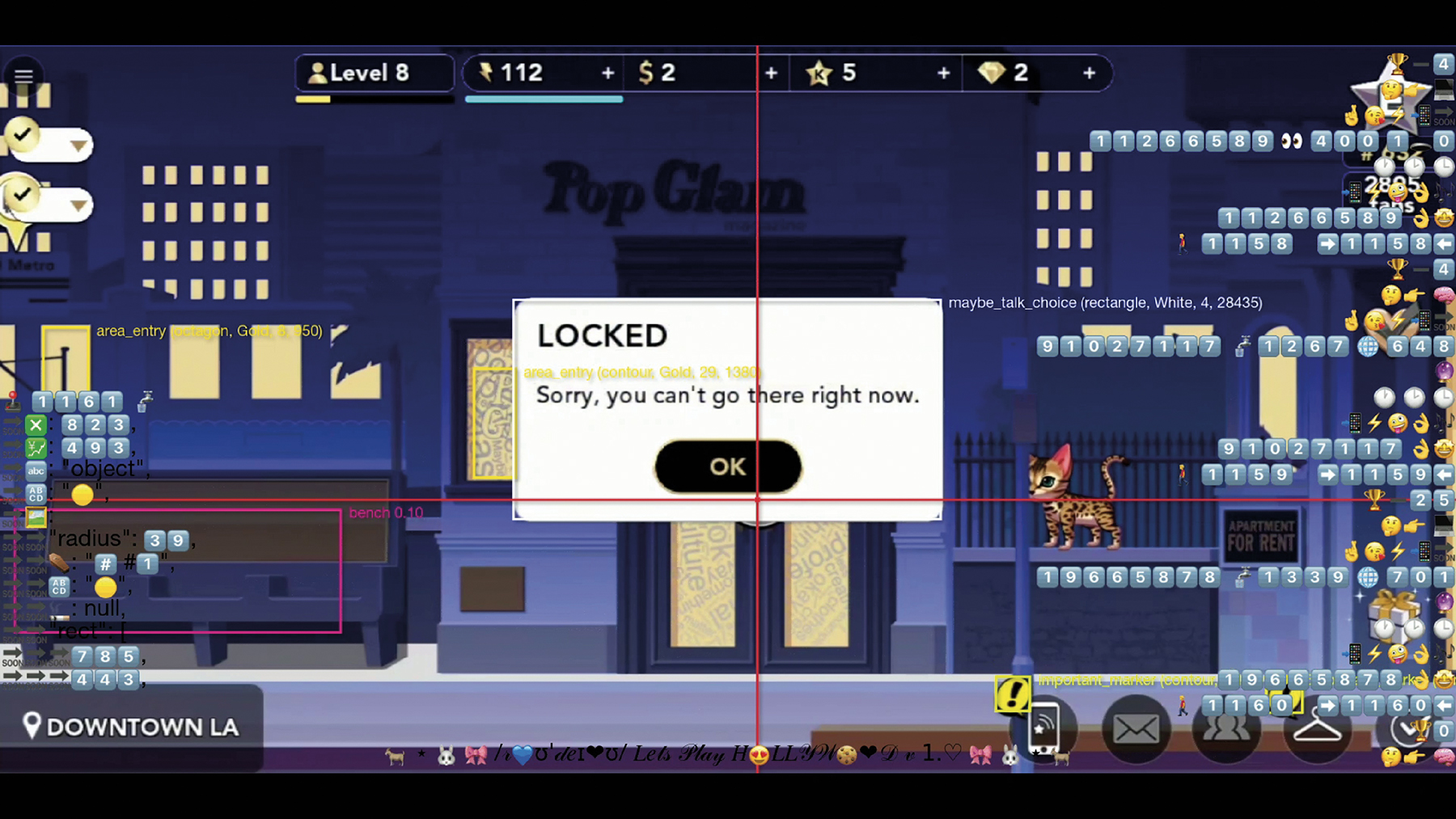The height and width of the screenshot is (819, 1456).
Task: Check the envelope messages icon
Action: (x=1136, y=728)
